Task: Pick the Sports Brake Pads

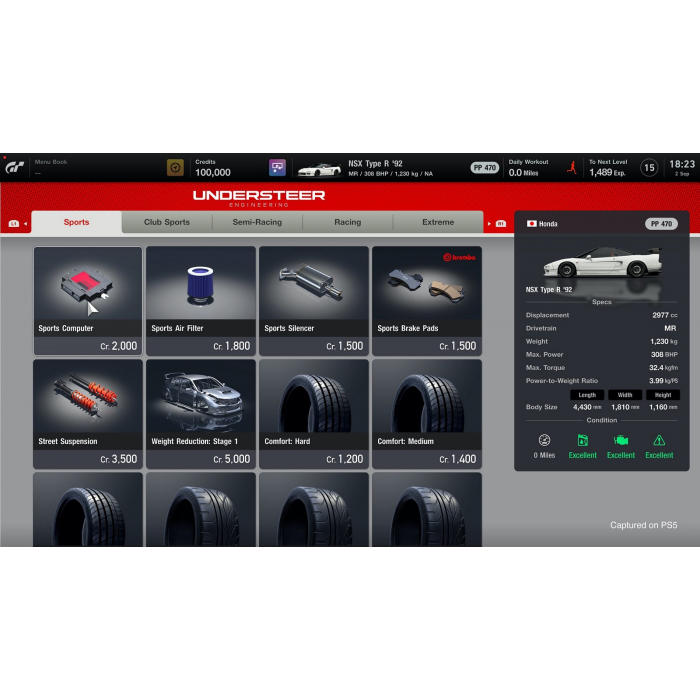Action: pos(427,301)
